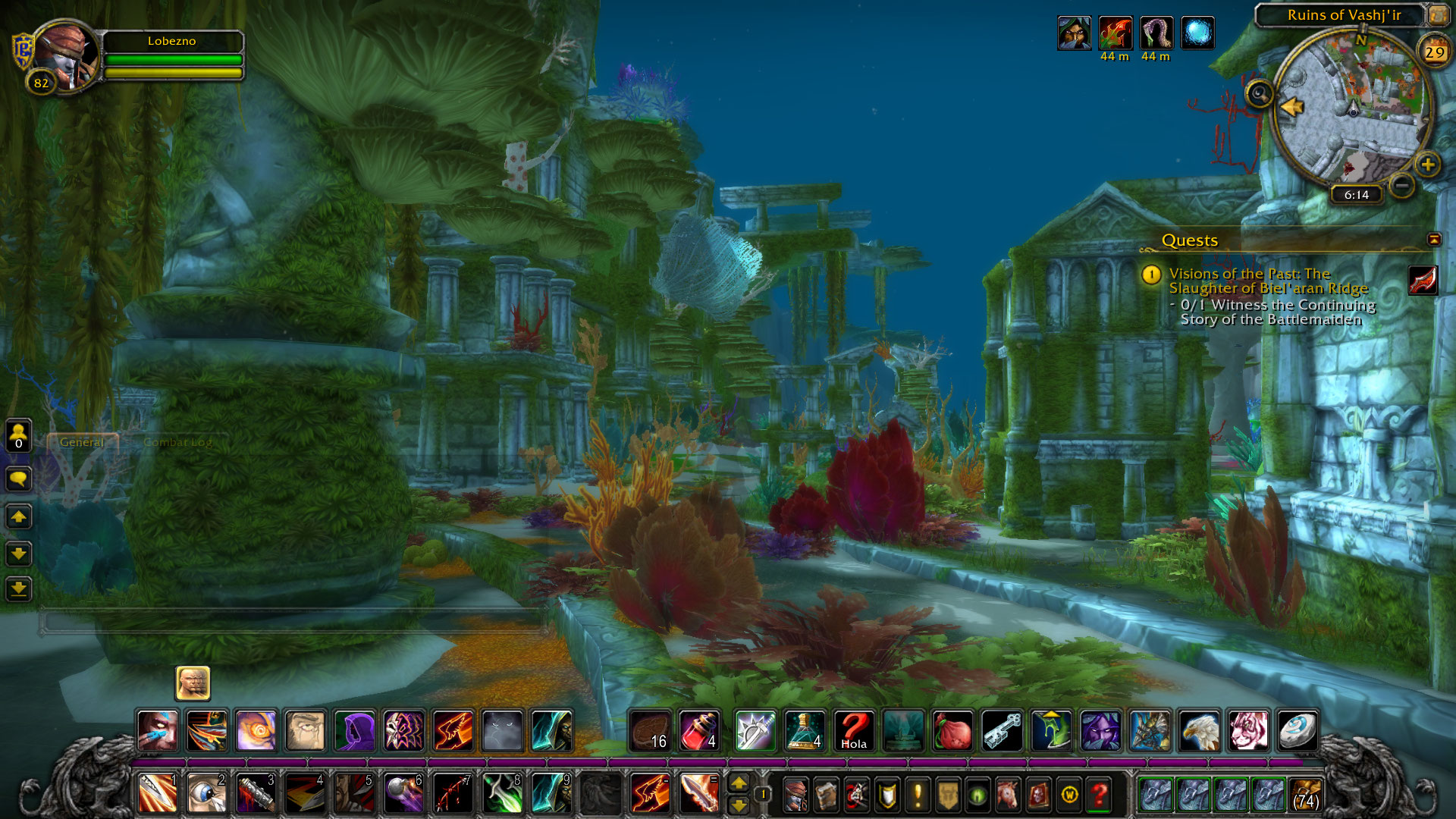Screen dimensions: 1456x819
Task: Zoom in the minimap with the plus button
Action: point(1427,164)
